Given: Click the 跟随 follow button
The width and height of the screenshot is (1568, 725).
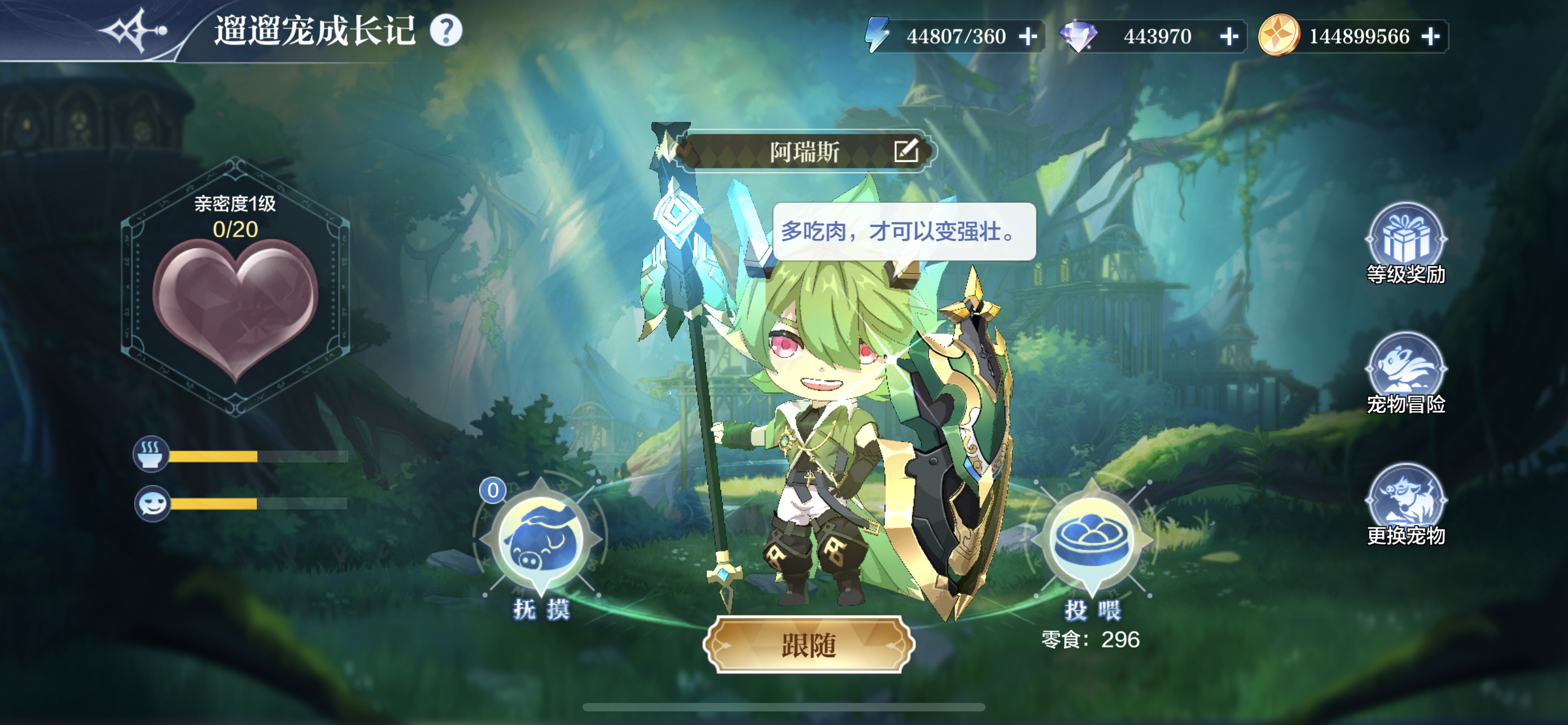Looking at the screenshot, I should (808, 645).
